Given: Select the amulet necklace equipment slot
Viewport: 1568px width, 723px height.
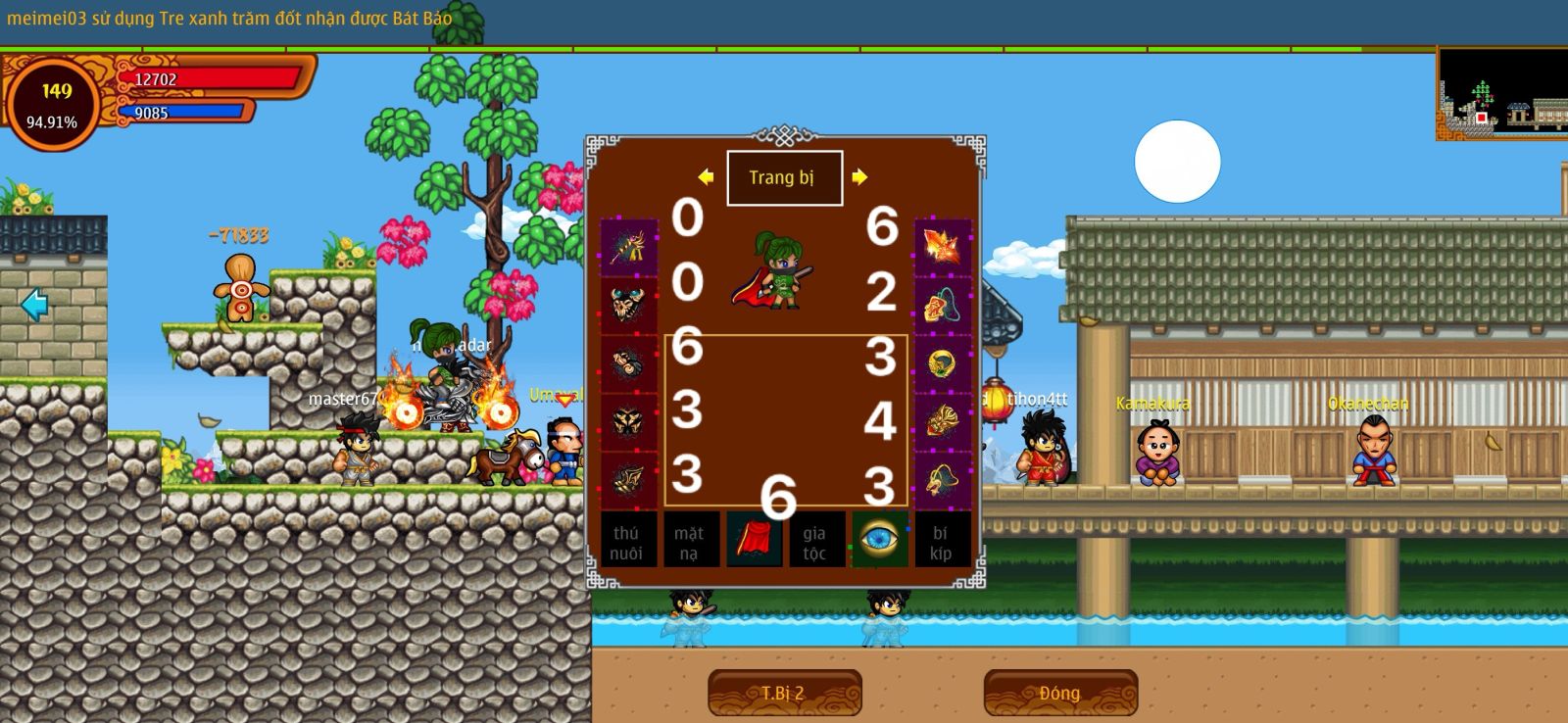Looking at the screenshot, I should (942, 305).
